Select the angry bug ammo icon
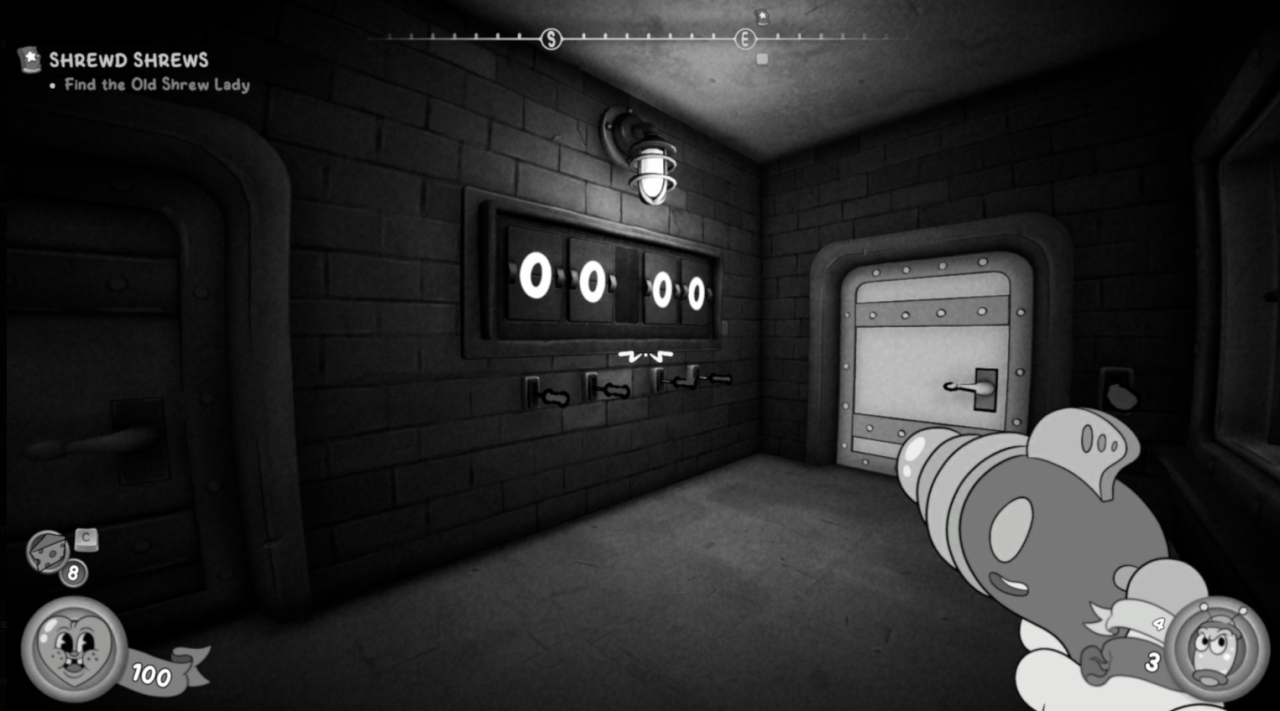 tap(1216, 648)
